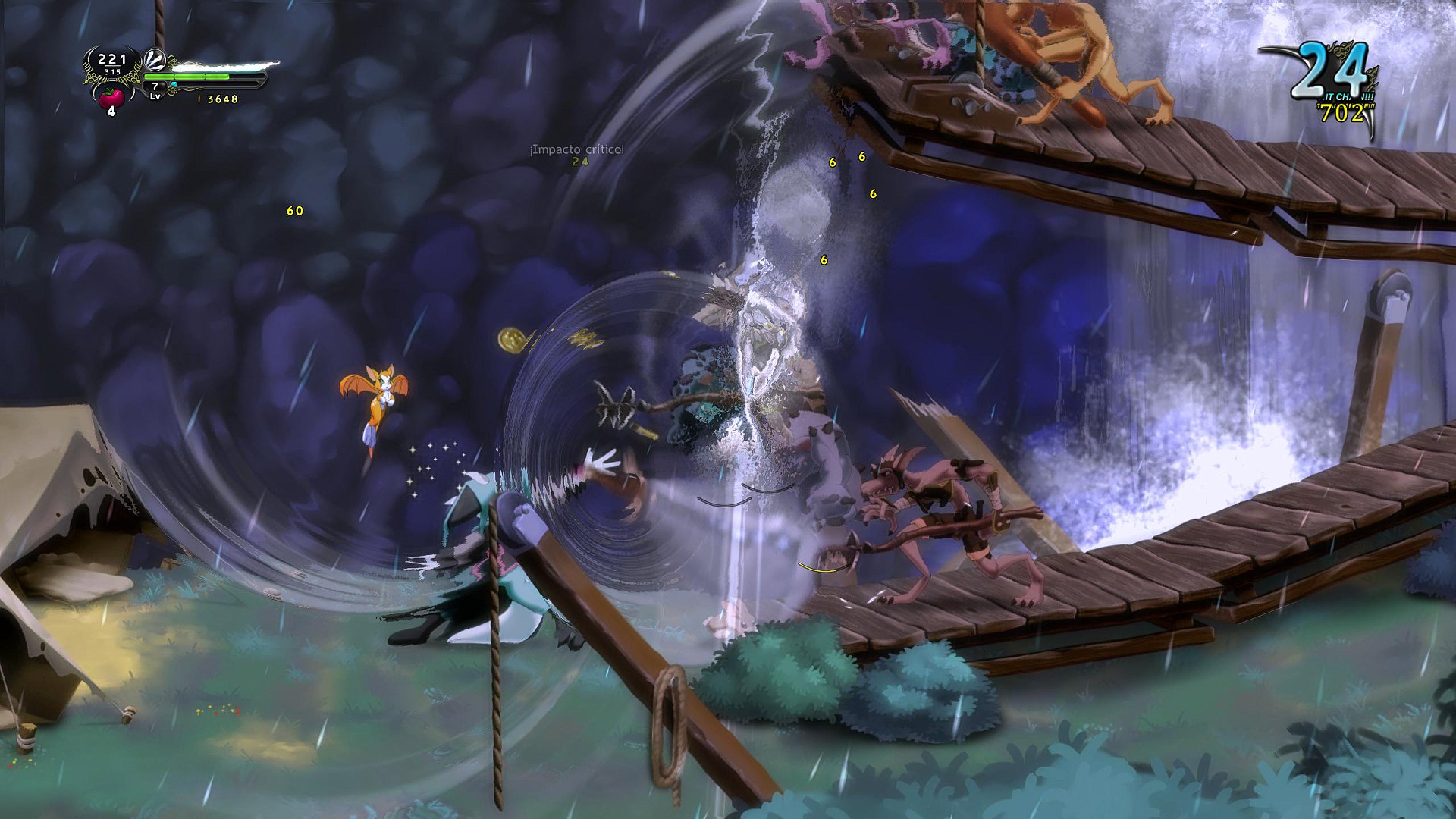Select the Dust Storm blade emblem icon

[x=155, y=61]
